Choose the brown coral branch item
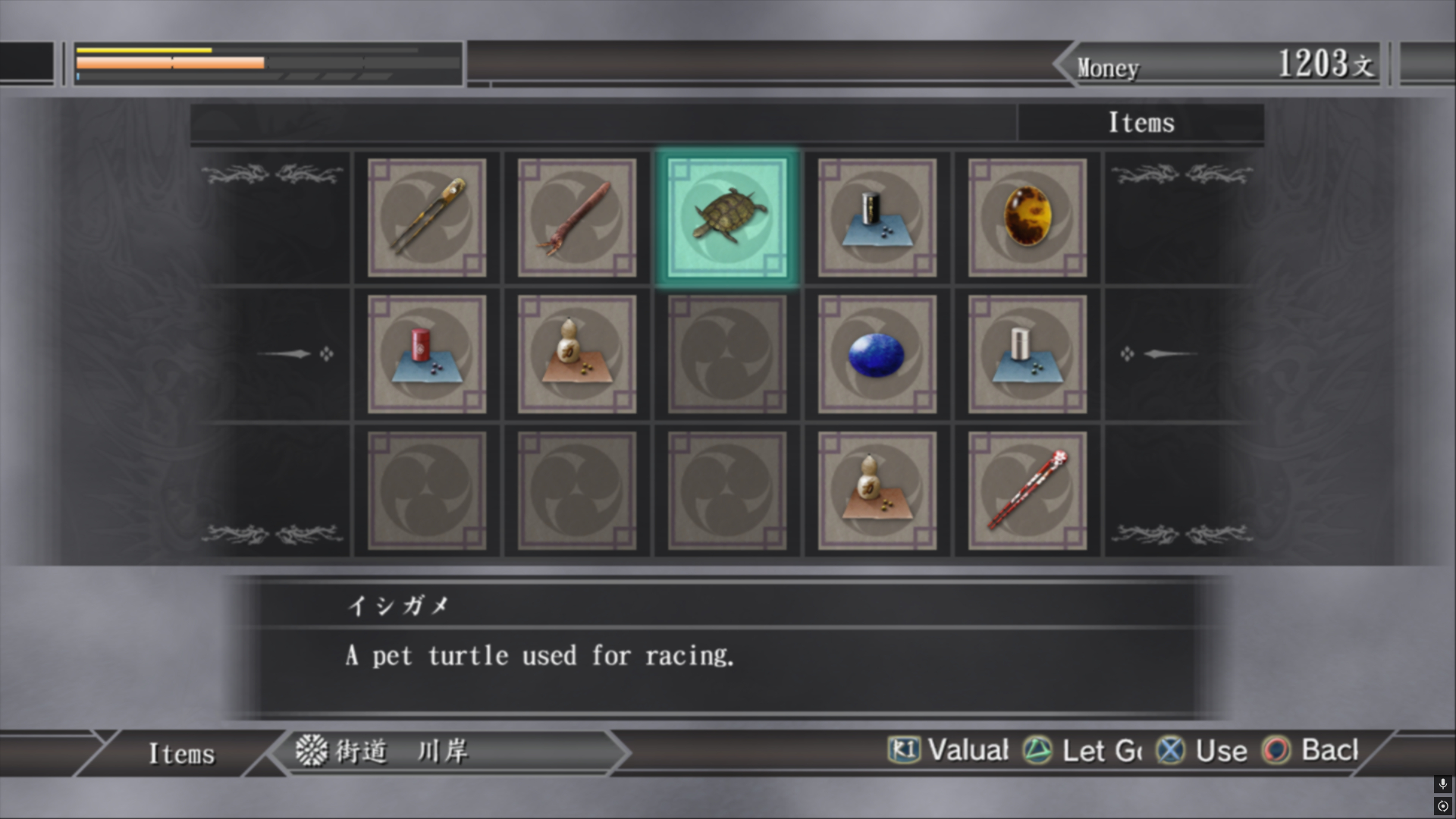This screenshot has height=819, width=1456. pyautogui.click(x=577, y=218)
